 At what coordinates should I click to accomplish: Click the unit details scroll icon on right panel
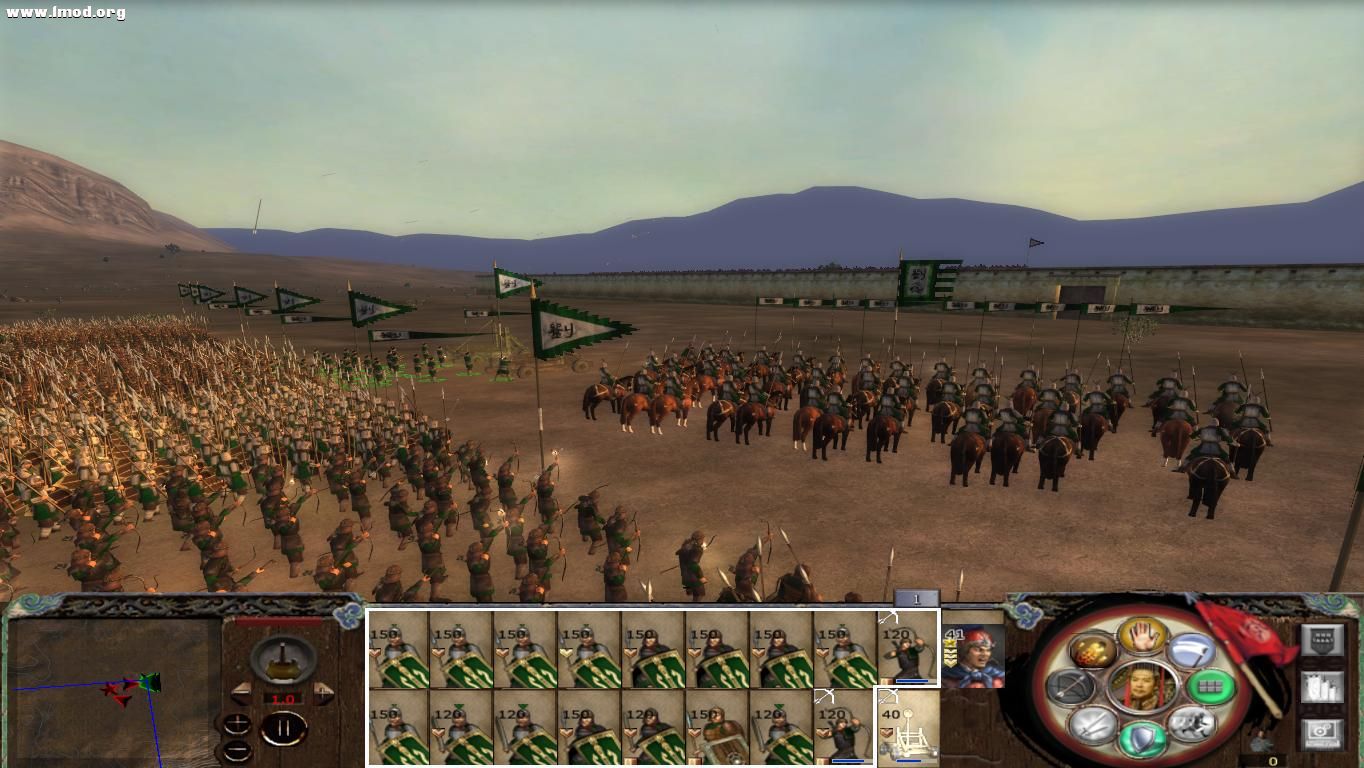click(1323, 687)
